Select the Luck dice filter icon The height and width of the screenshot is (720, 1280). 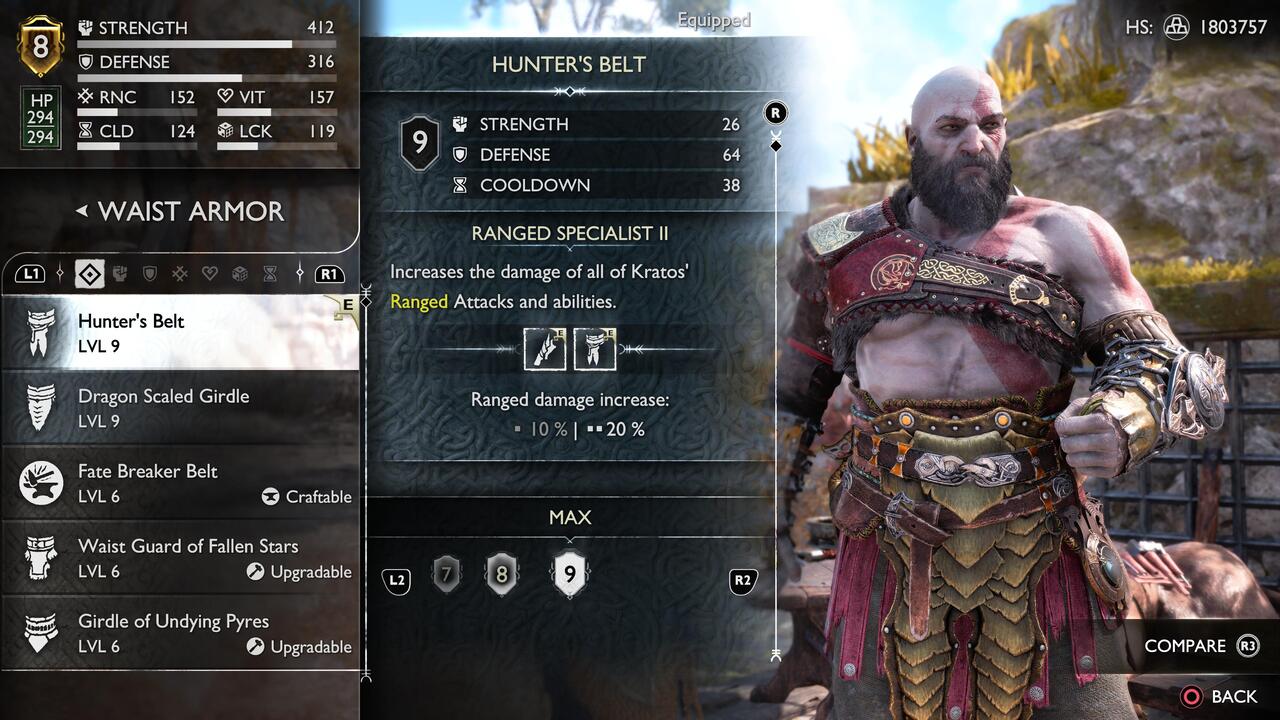click(240, 273)
